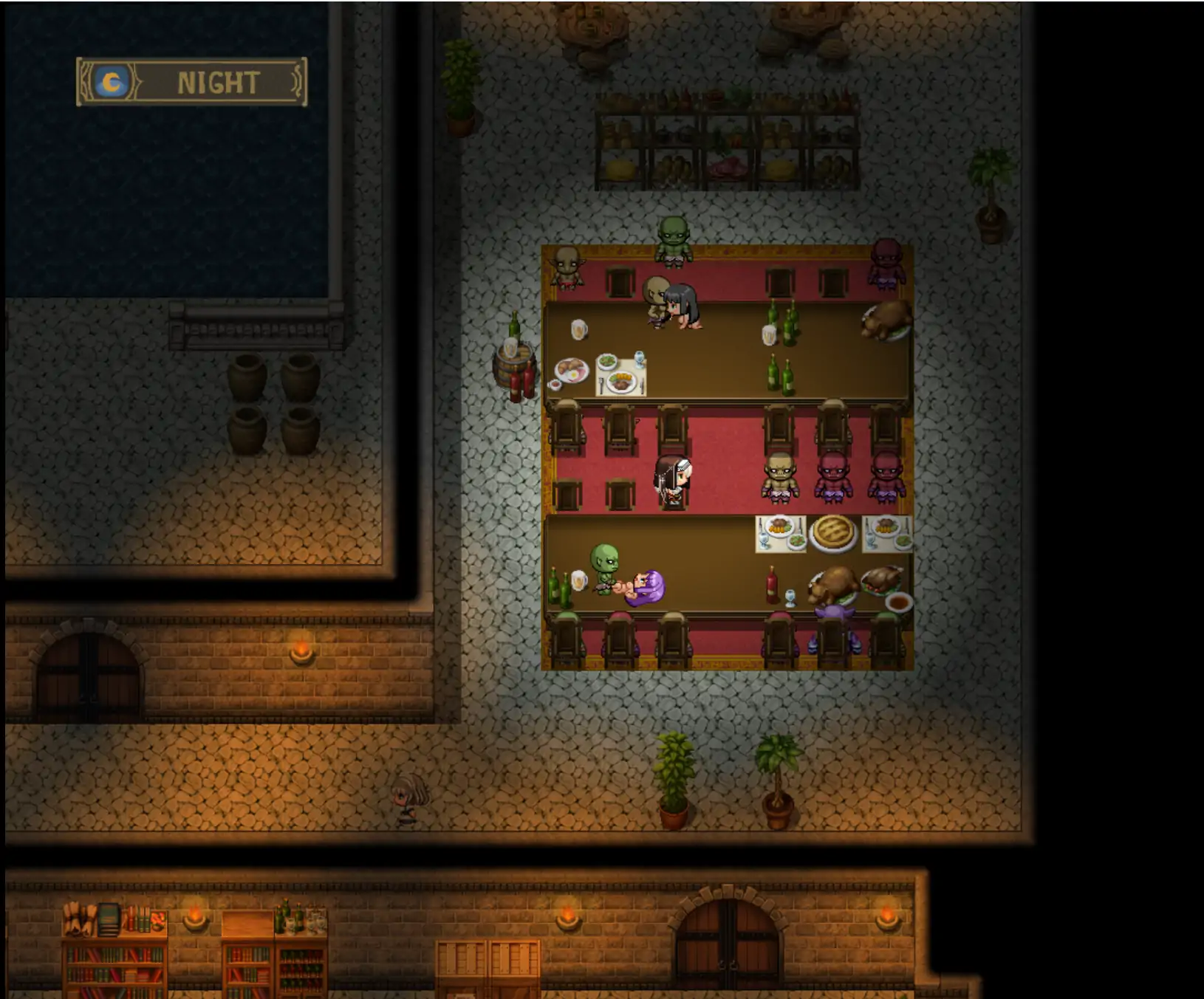Image resolution: width=1204 pixels, height=999 pixels.
Task: Click the wine barrel with bottles on it
Action: (x=514, y=365)
